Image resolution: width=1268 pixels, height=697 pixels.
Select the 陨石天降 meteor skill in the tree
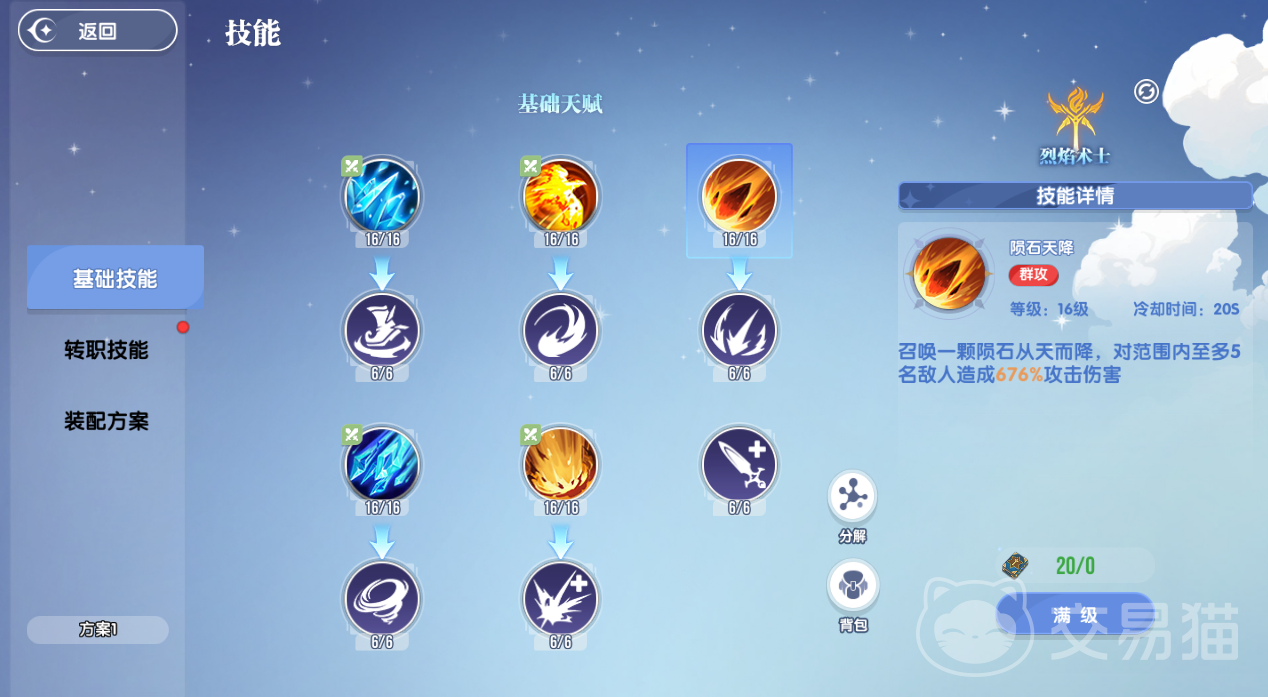(x=739, y=195)
